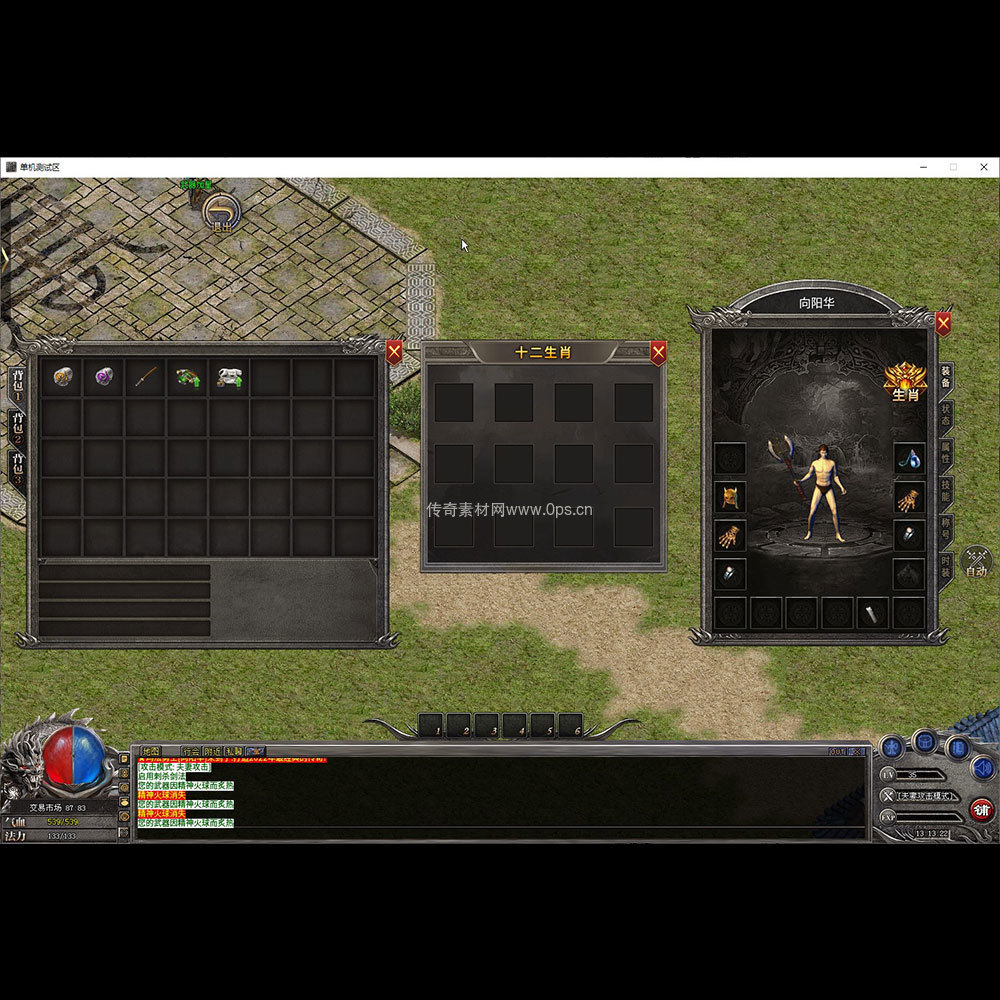Select the purple rune stone in backpack
This screenshot has height=1000, width=1000.
(104, 377)
